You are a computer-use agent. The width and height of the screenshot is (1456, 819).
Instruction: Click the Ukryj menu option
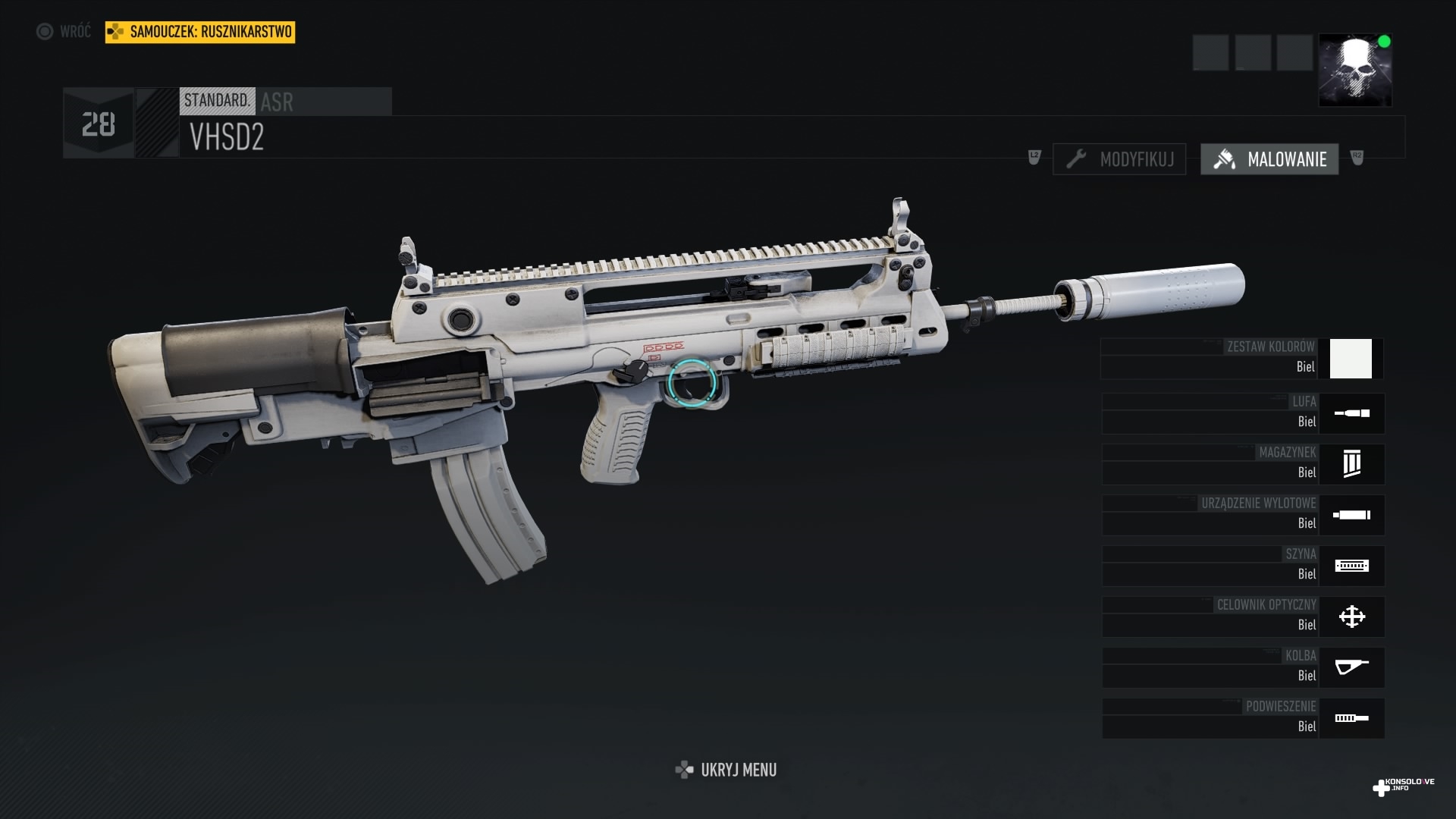coord(726,770)
